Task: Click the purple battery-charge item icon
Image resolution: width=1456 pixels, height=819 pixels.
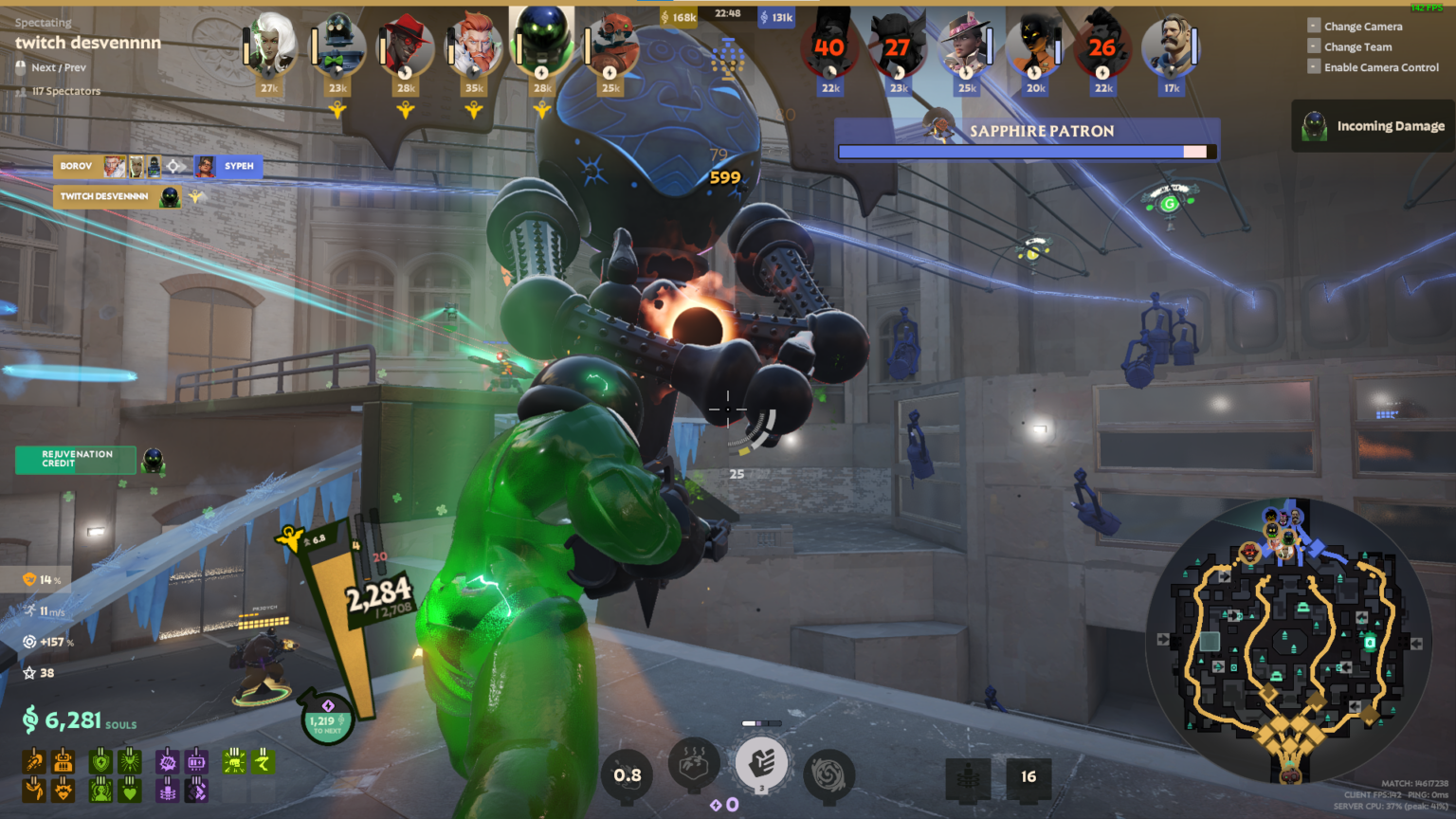Action: pos(196,760)
